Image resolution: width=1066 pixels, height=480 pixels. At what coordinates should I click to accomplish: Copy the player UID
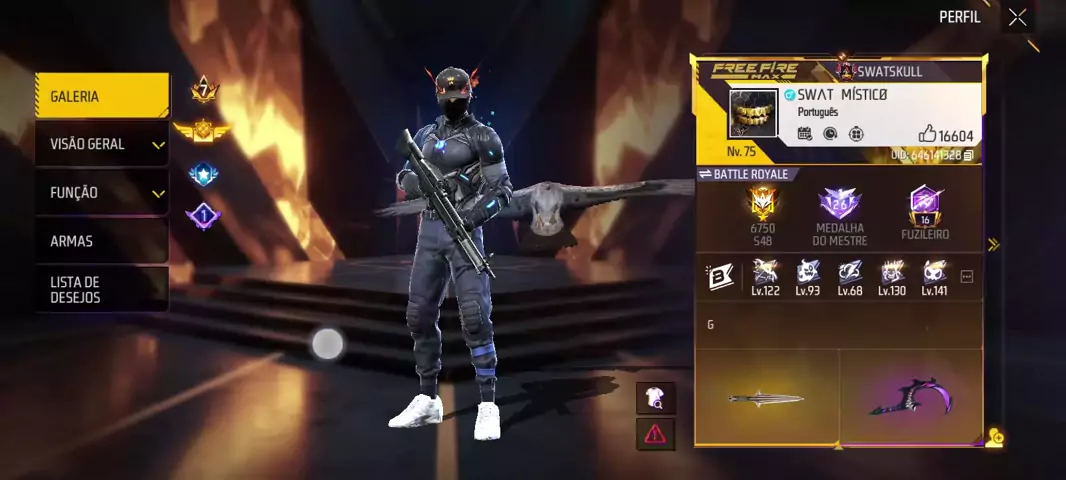tap(968, 156)
